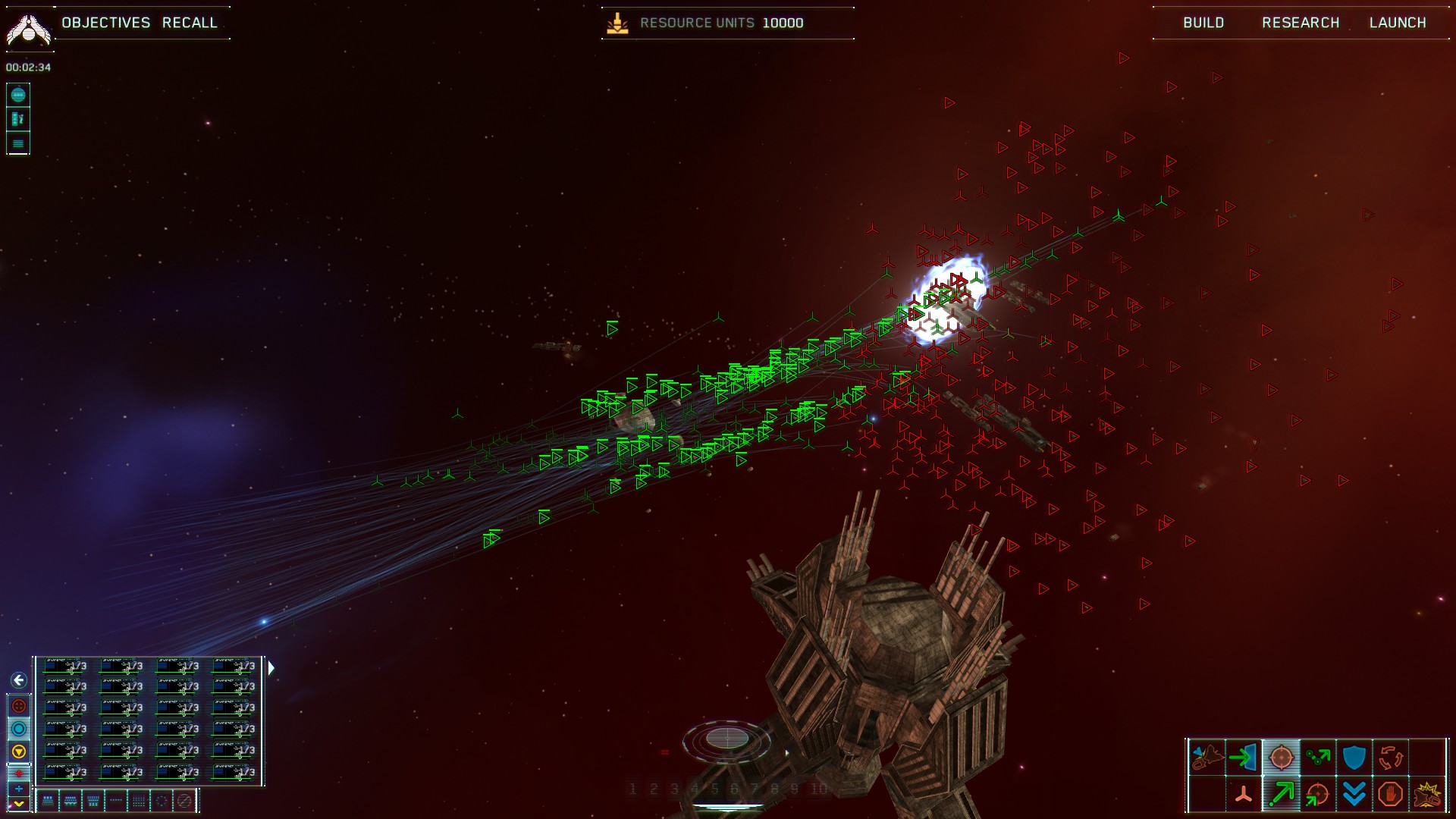Expand the ship list with white arrow
Viewport: 1456px width, 819px height.
coord(271,667)
